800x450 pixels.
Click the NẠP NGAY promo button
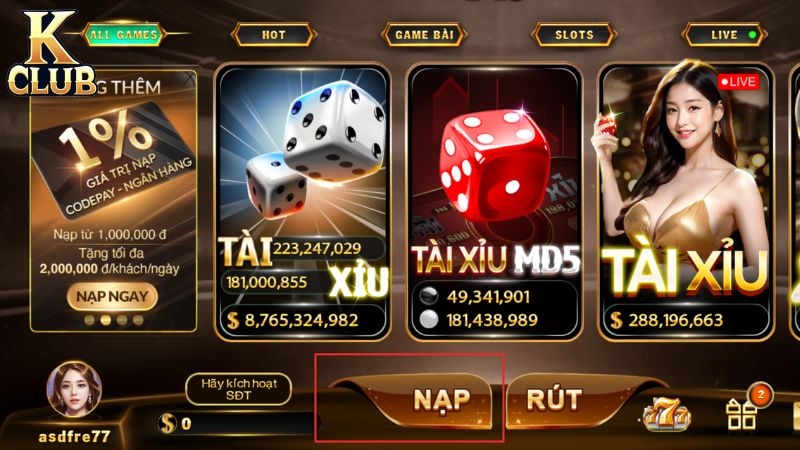[112, 296]
